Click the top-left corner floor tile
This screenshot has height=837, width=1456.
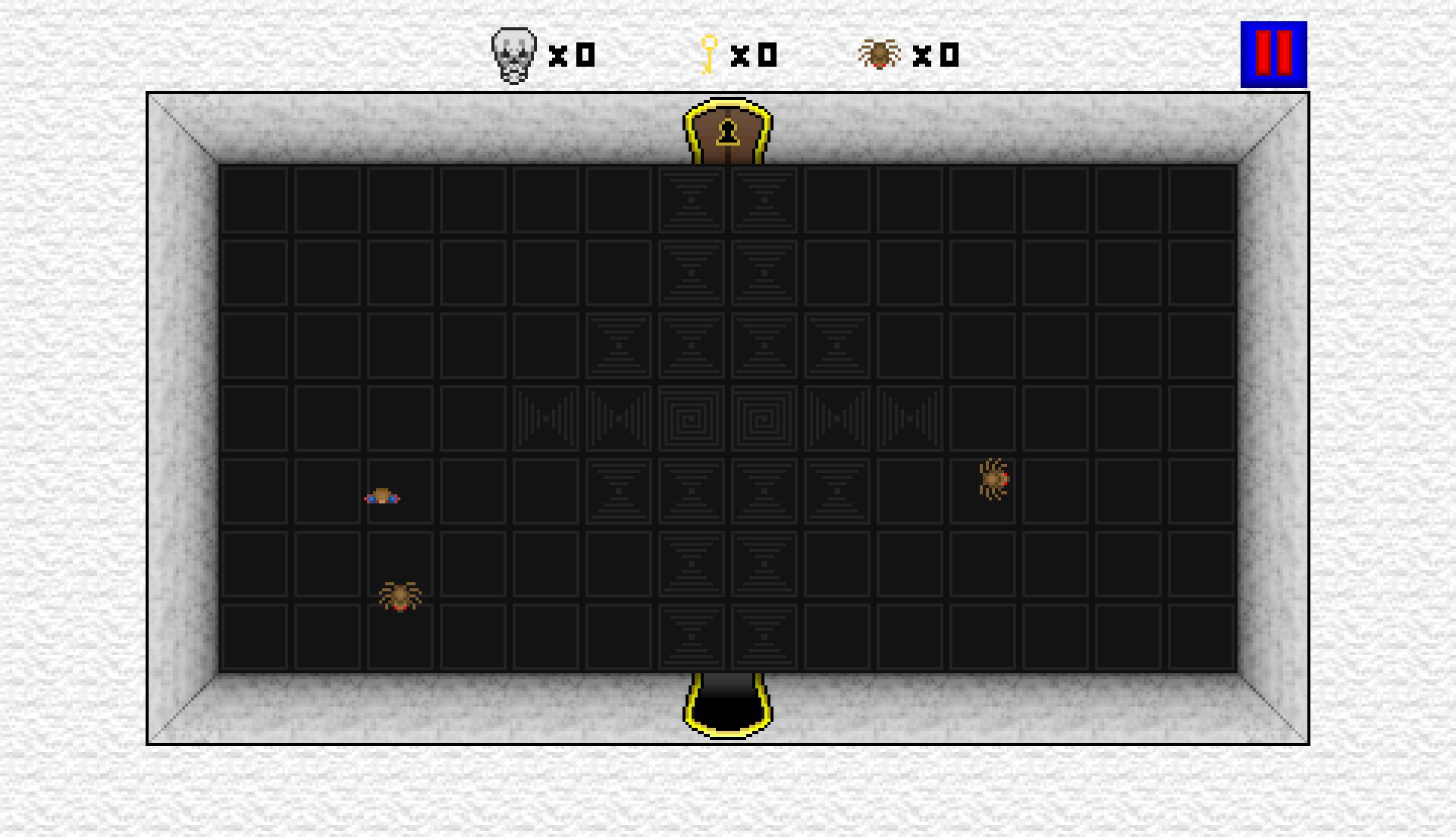[254, 201]
